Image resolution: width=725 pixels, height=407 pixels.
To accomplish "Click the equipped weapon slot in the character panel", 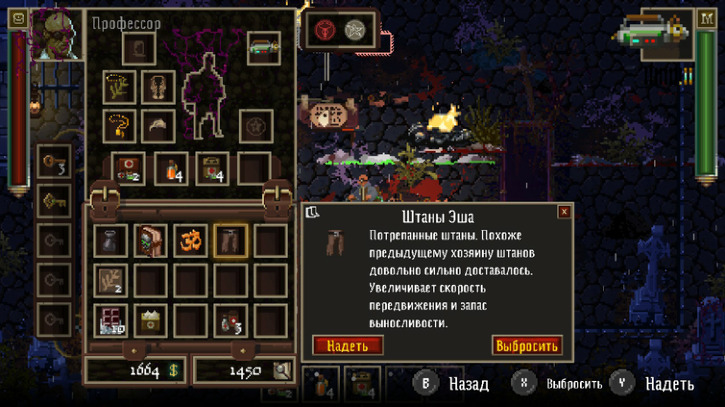I will 264,47.
